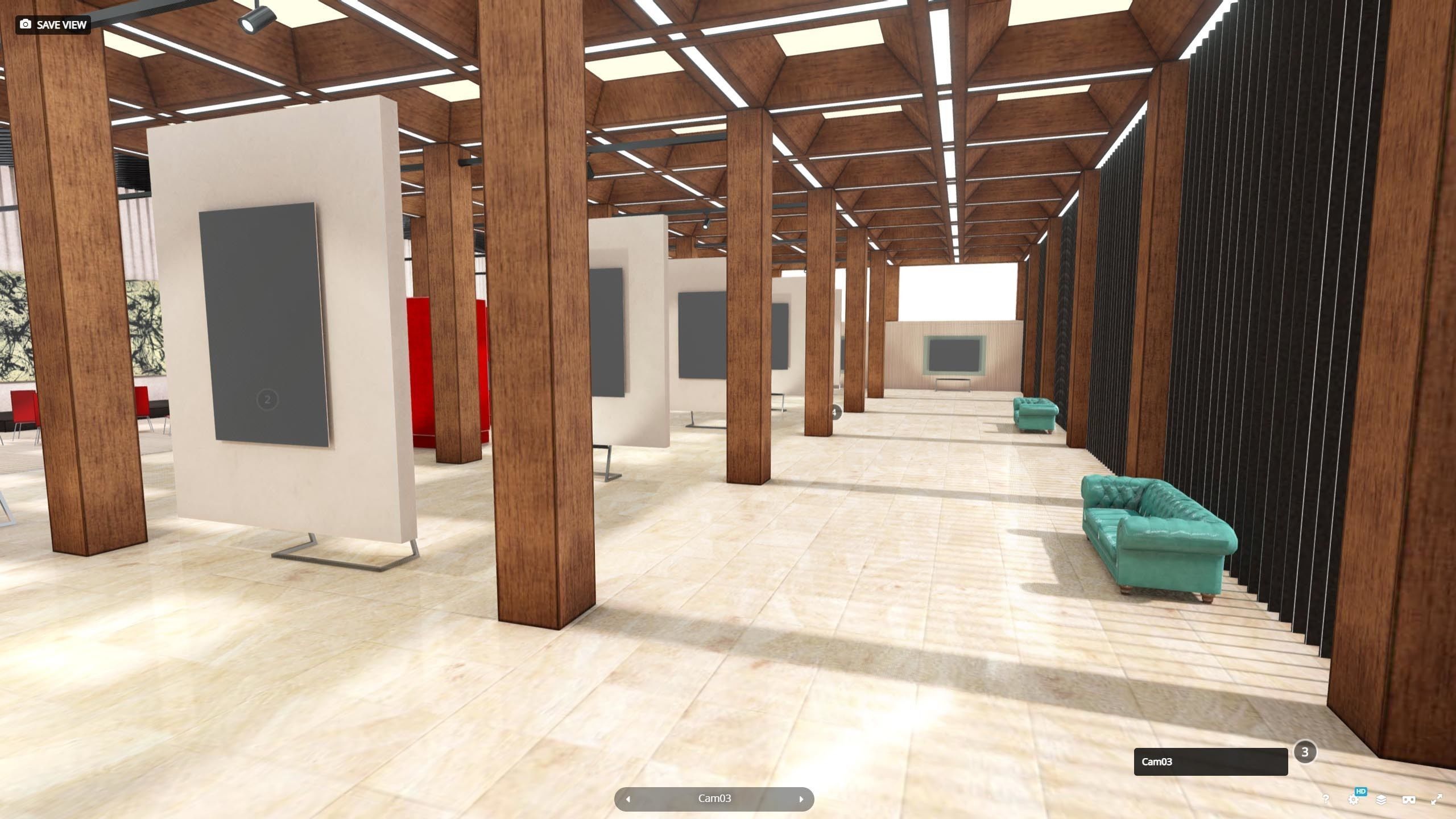Open numbered hotspot 3 beside Cam03 label
The width and height of the screenshot is (1456, 819).
[1305, 752]
